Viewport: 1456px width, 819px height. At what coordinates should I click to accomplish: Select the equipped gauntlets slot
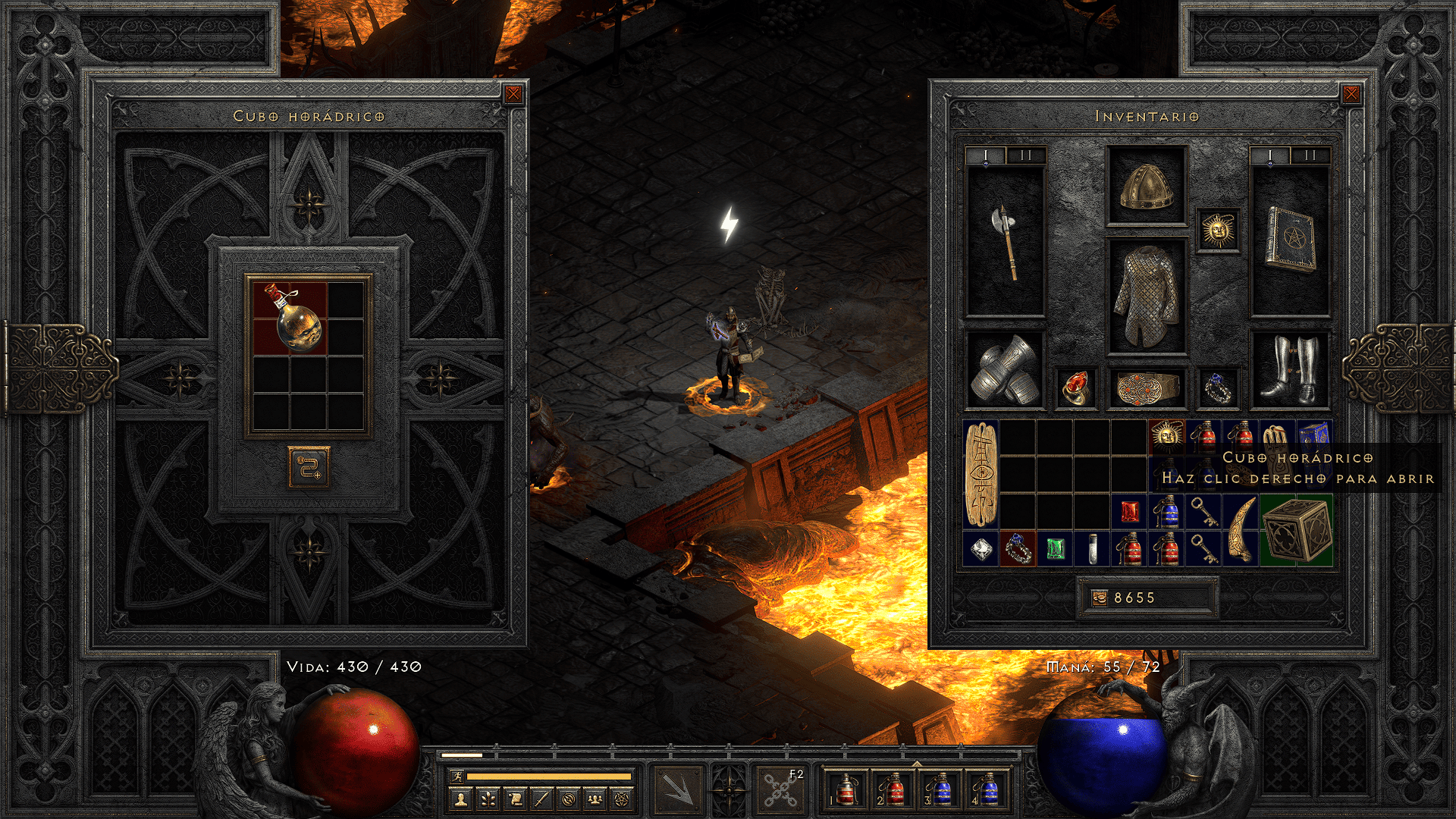point(1006,371)
